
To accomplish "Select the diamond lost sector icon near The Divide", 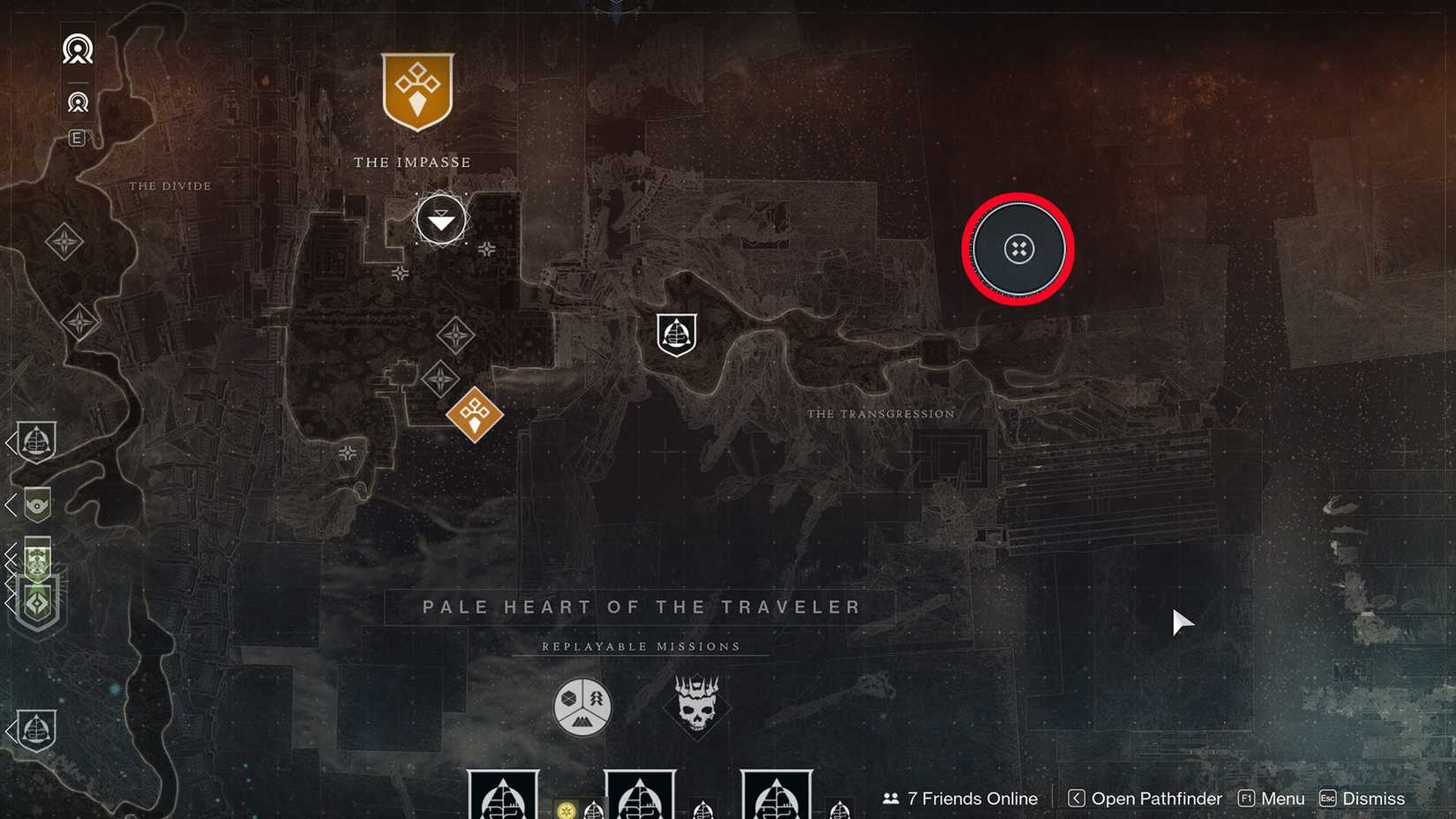I will click(64, 240).
